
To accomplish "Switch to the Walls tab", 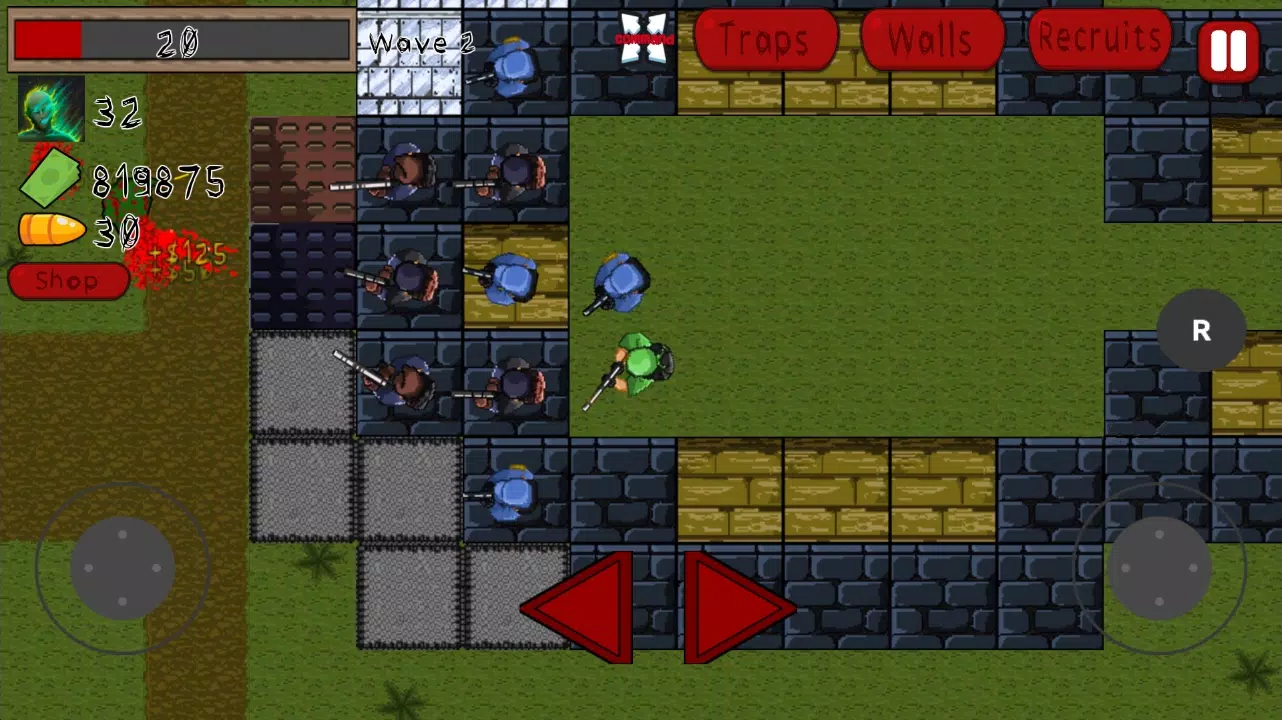I will point(930,40).
